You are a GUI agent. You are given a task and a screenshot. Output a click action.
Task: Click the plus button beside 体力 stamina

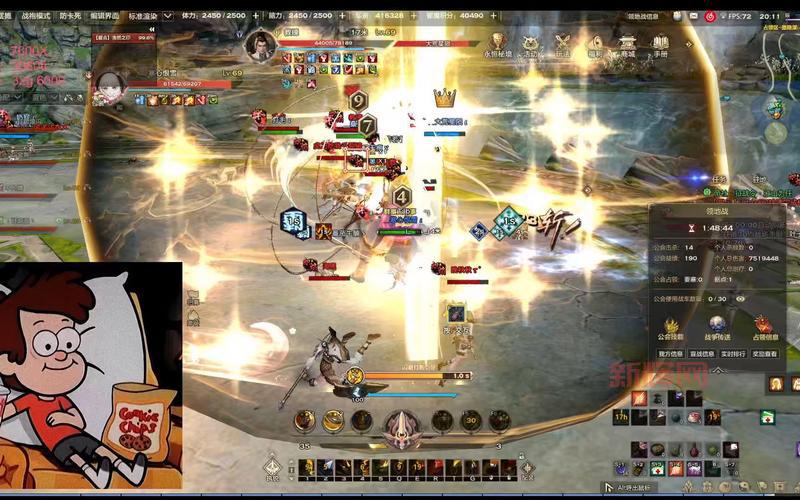[x=255, y=16]
